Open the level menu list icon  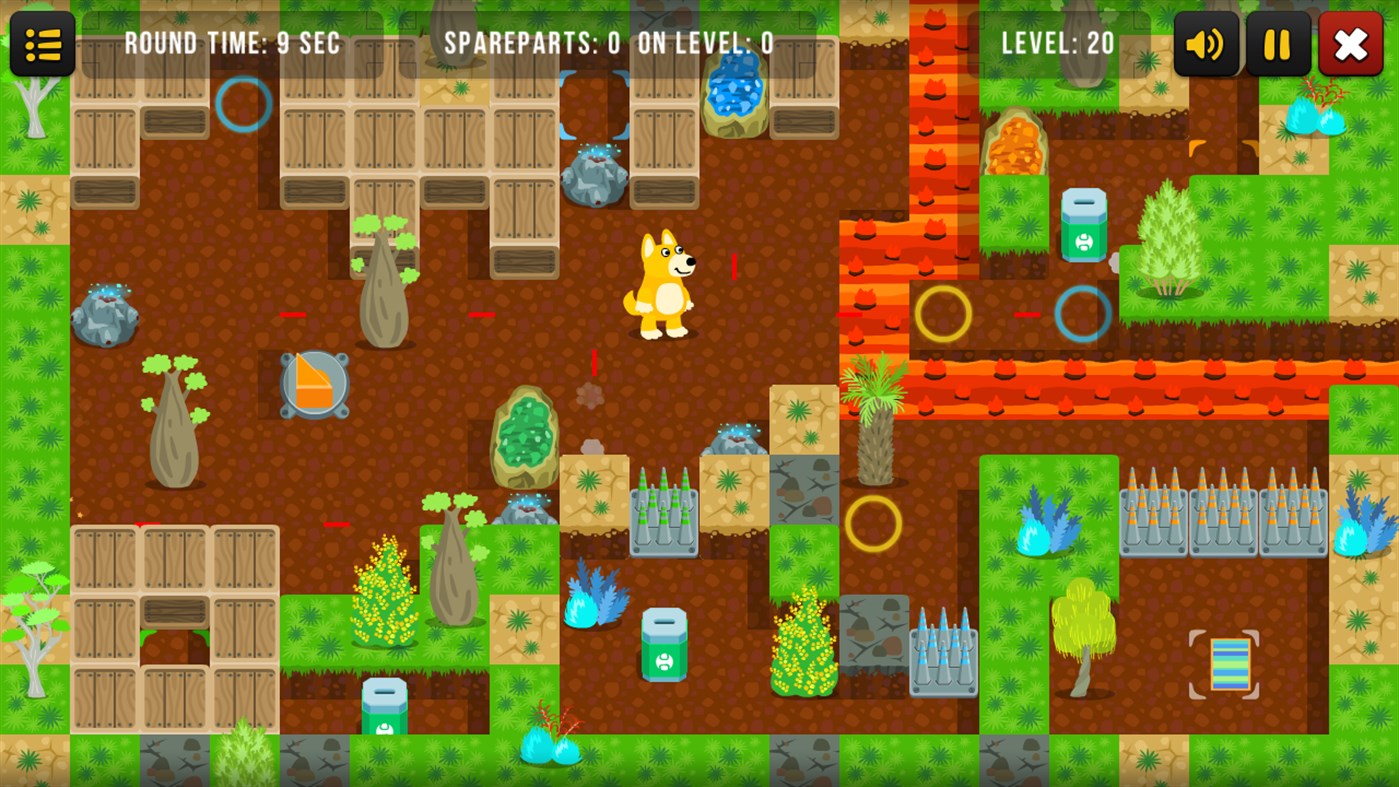click(x=42, y=43)
